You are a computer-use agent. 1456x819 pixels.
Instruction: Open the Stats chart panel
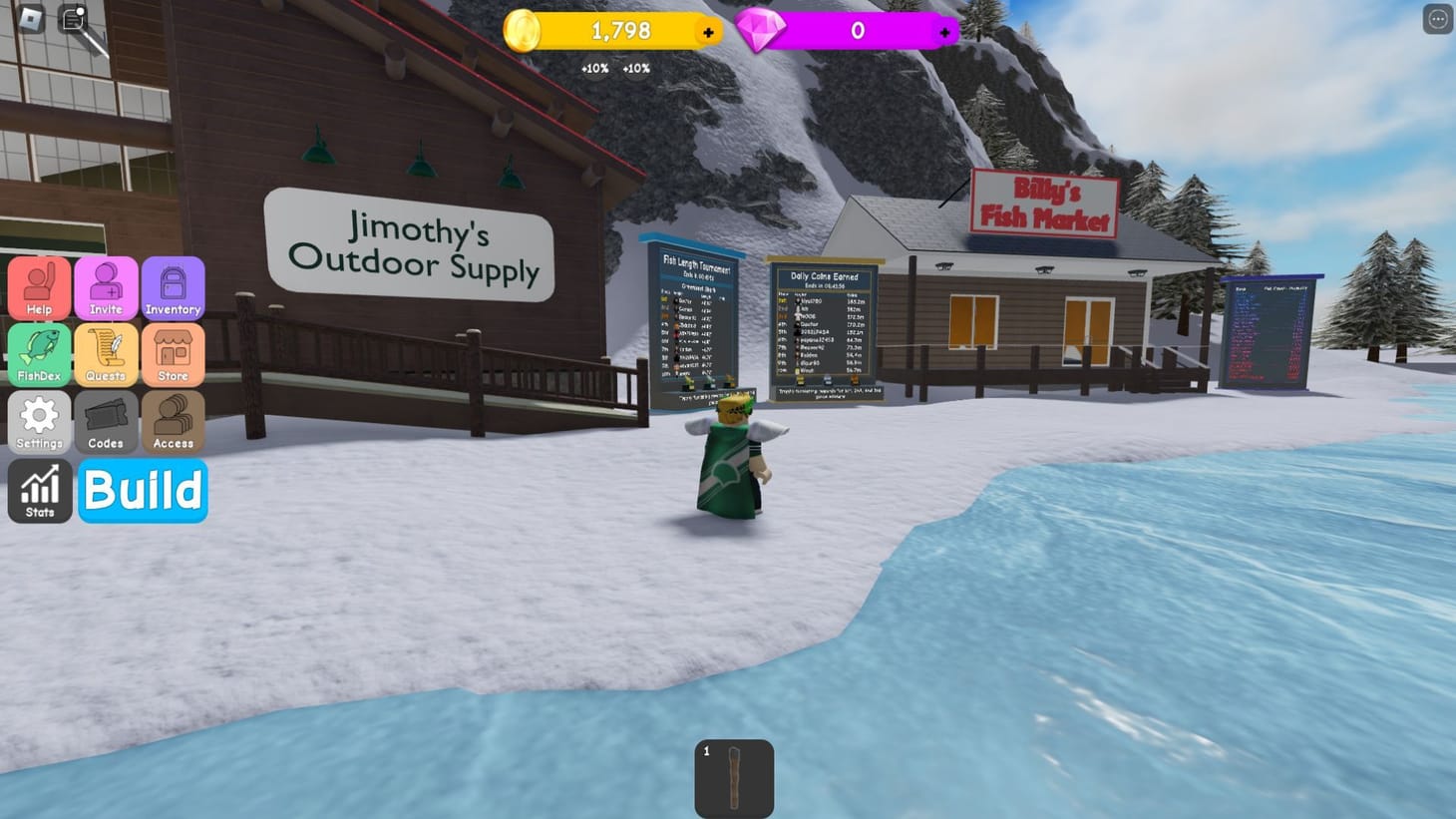39,489
